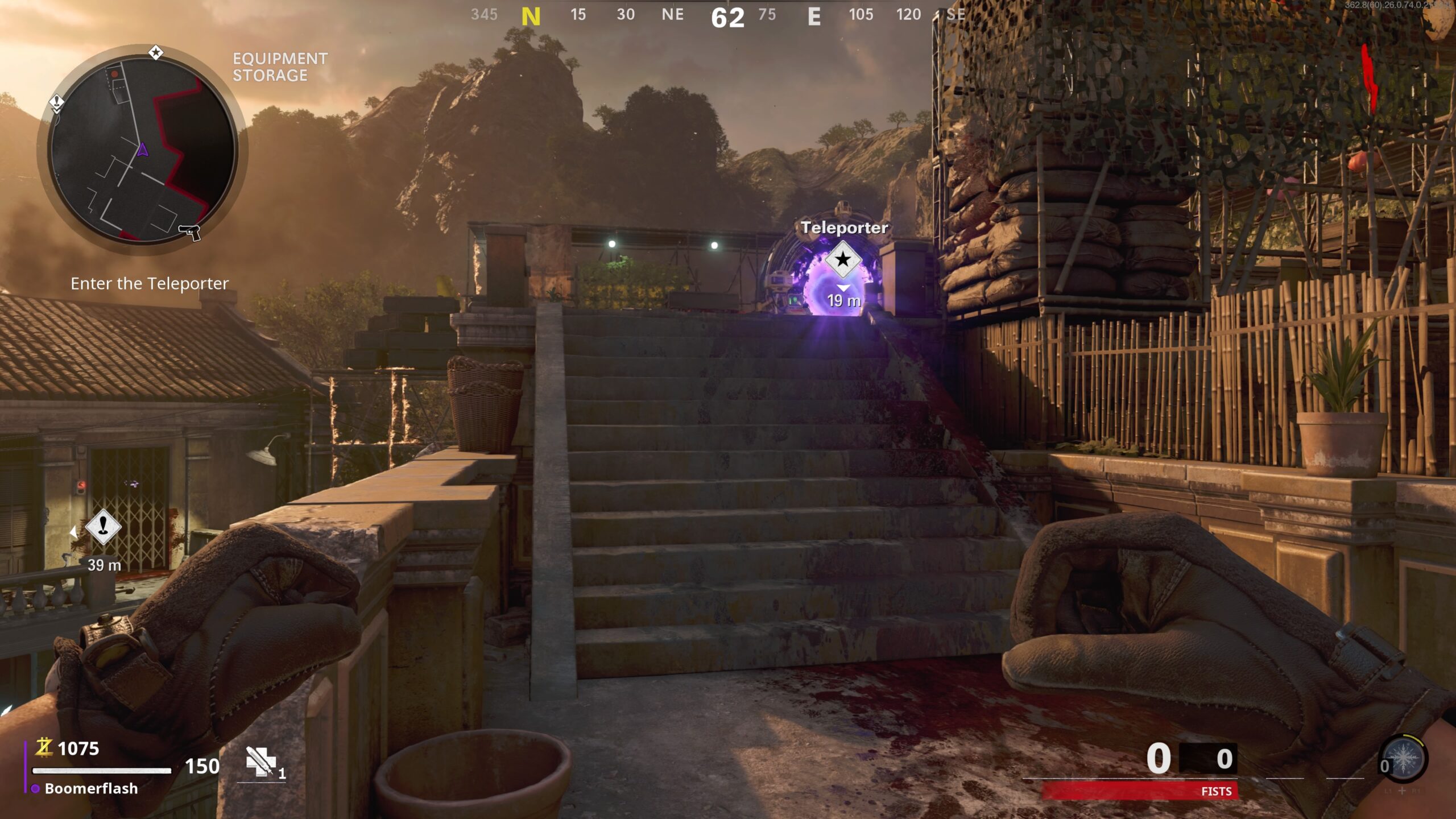Toggle the purple player status dot beside Boomerflash
1456x819 pixels.
point(35,789)
